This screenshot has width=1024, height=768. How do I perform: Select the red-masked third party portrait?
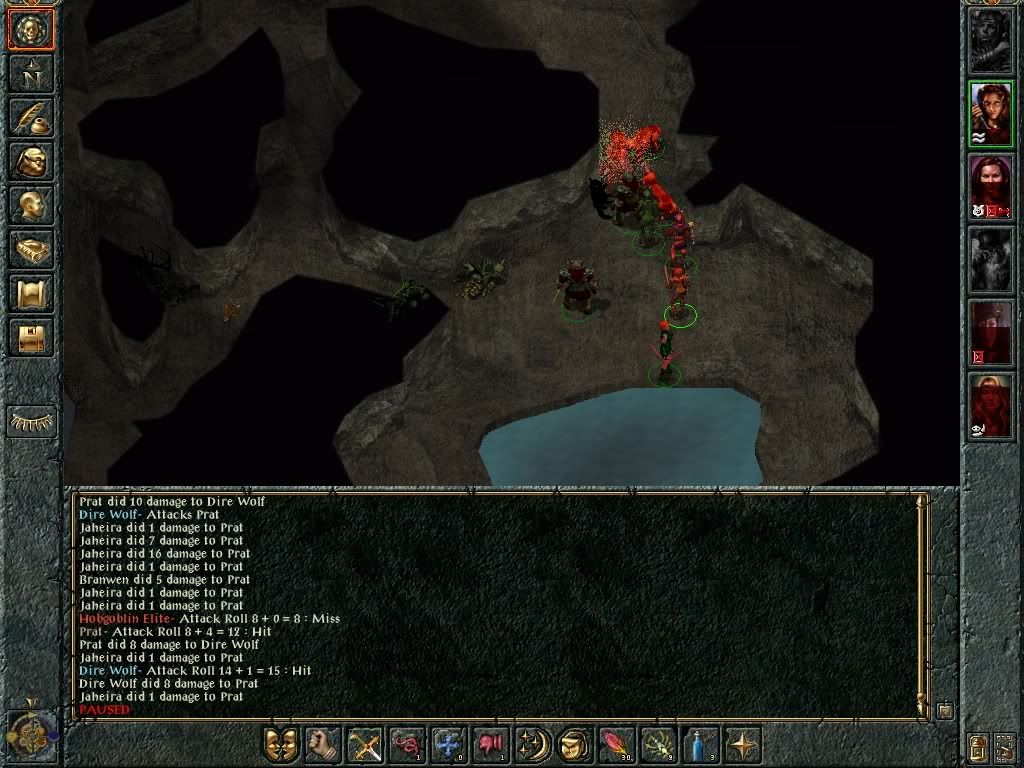coord(990,186)
